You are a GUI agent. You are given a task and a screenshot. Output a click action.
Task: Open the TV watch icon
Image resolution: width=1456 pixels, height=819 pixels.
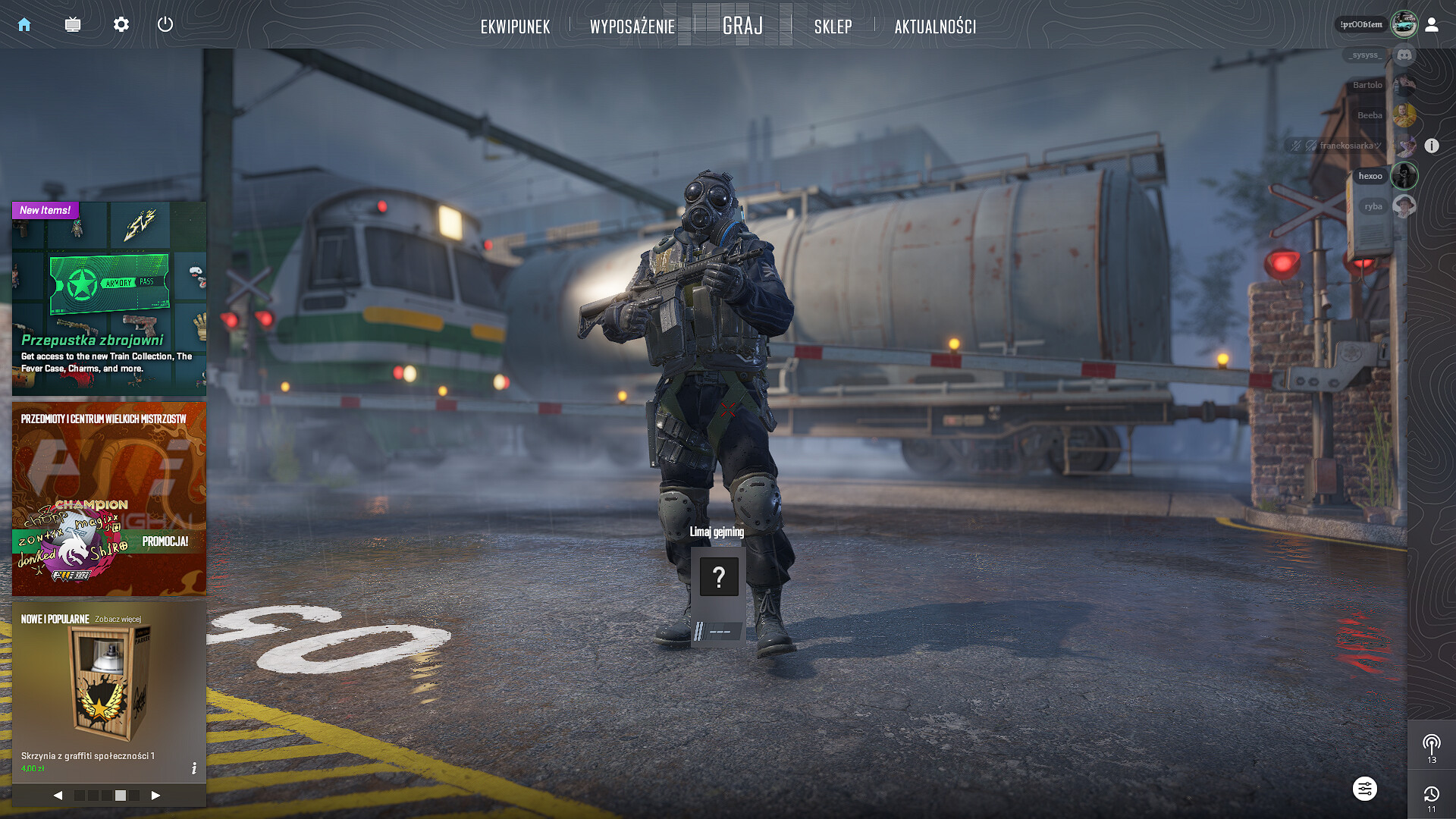click(x=73, y=25)
